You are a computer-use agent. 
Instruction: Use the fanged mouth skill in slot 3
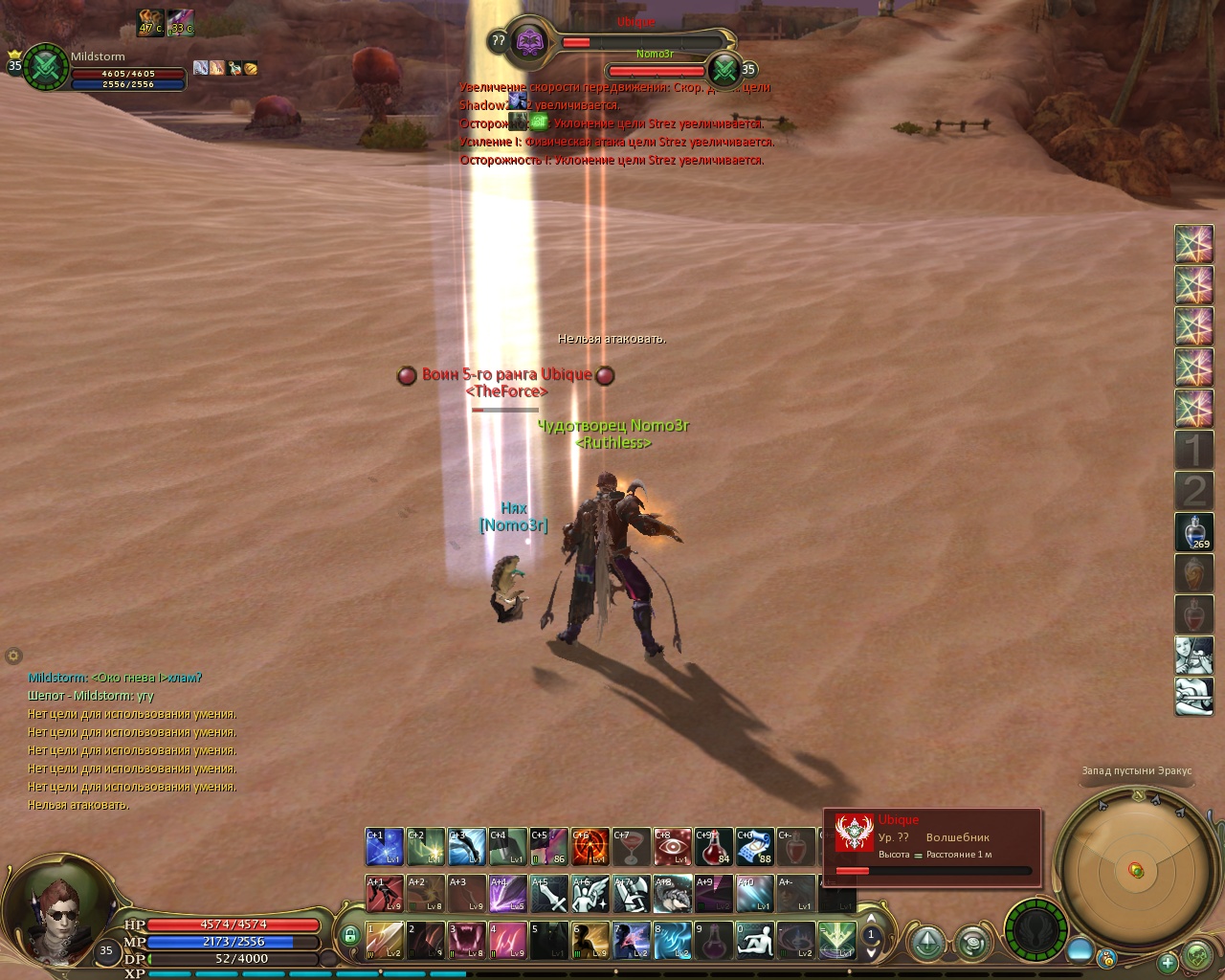point(467,941)
